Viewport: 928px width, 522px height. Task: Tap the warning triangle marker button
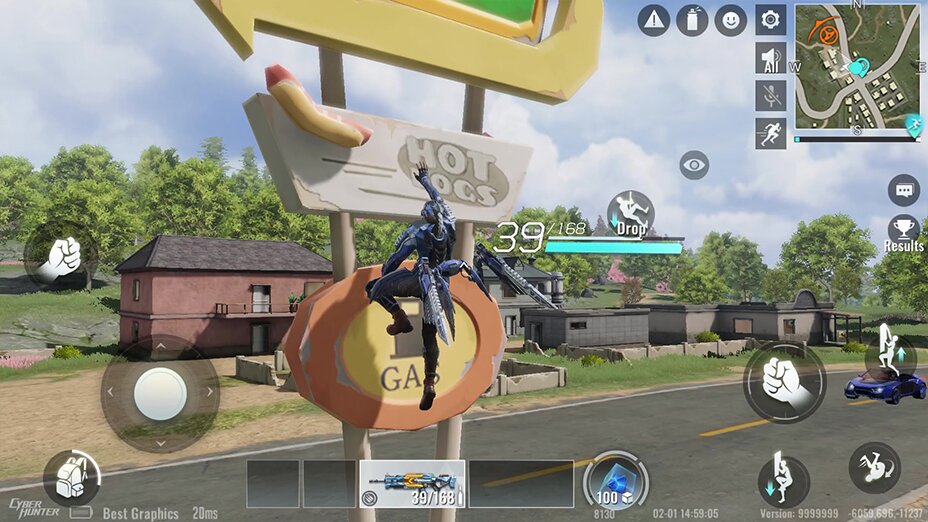[654, 20]
